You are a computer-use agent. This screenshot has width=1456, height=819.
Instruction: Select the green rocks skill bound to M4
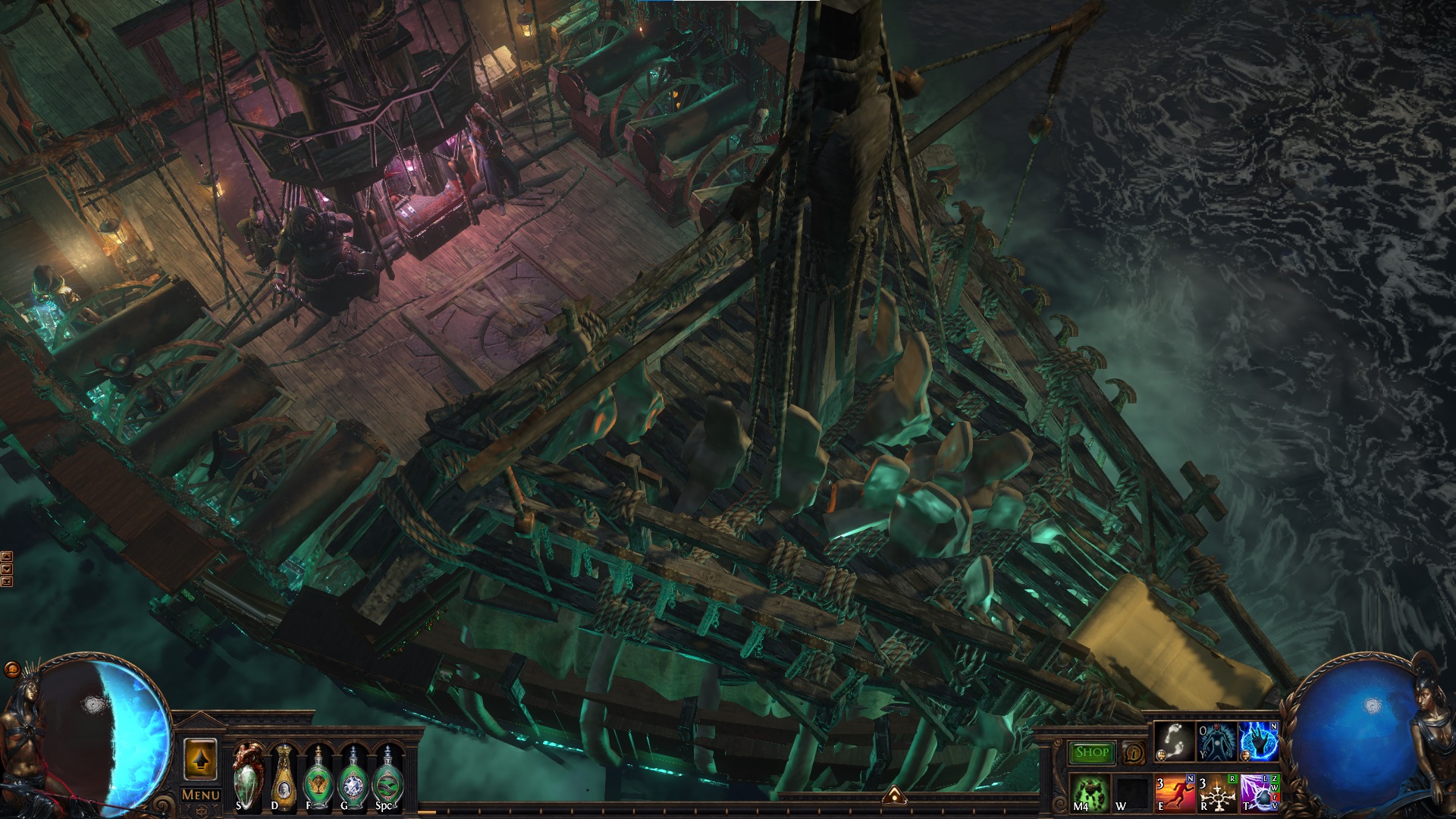[x=1090, y=792]
